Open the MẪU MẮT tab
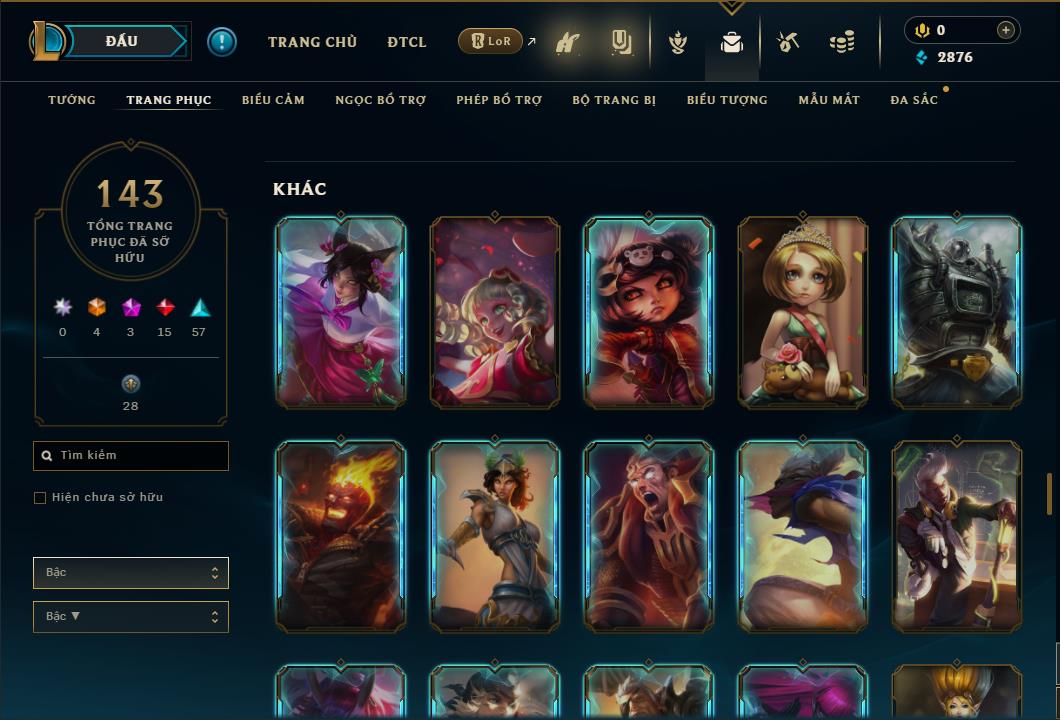The height and width of the screenshot is (720, 1060). click(829, 100)
